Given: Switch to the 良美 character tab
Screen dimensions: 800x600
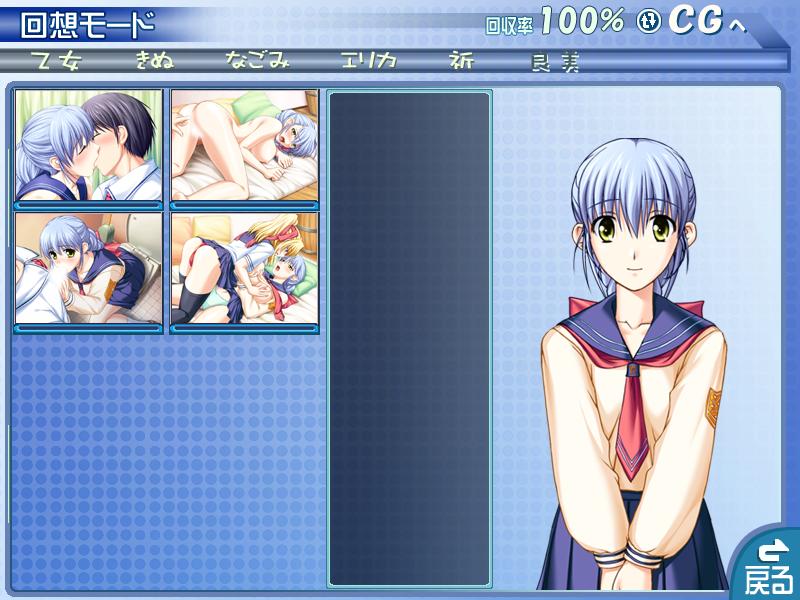Looking at the screenshot, I should 557,62.
